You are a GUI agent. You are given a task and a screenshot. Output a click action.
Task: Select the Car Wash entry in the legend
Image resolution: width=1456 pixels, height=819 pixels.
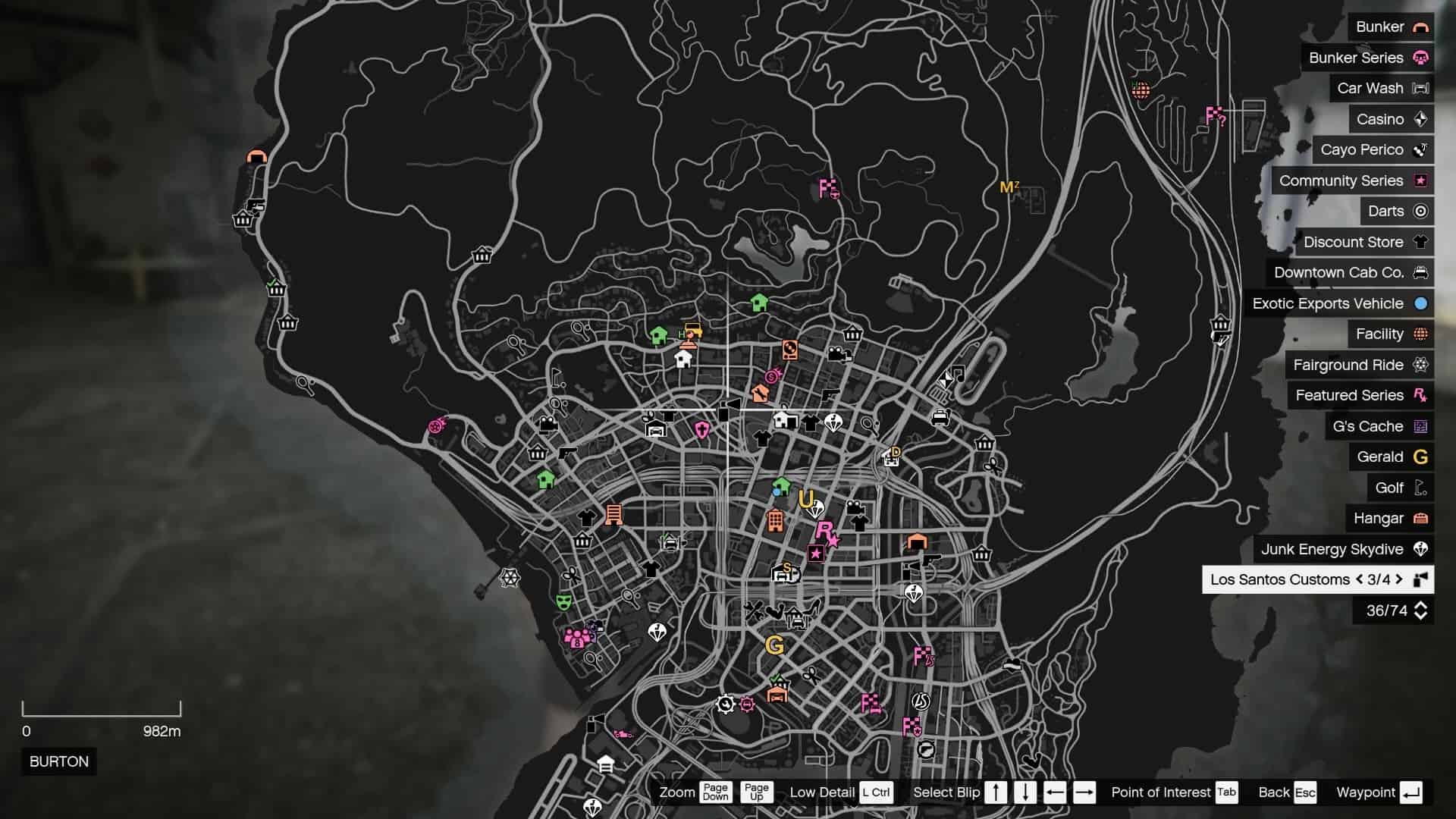coord(1419,88)
